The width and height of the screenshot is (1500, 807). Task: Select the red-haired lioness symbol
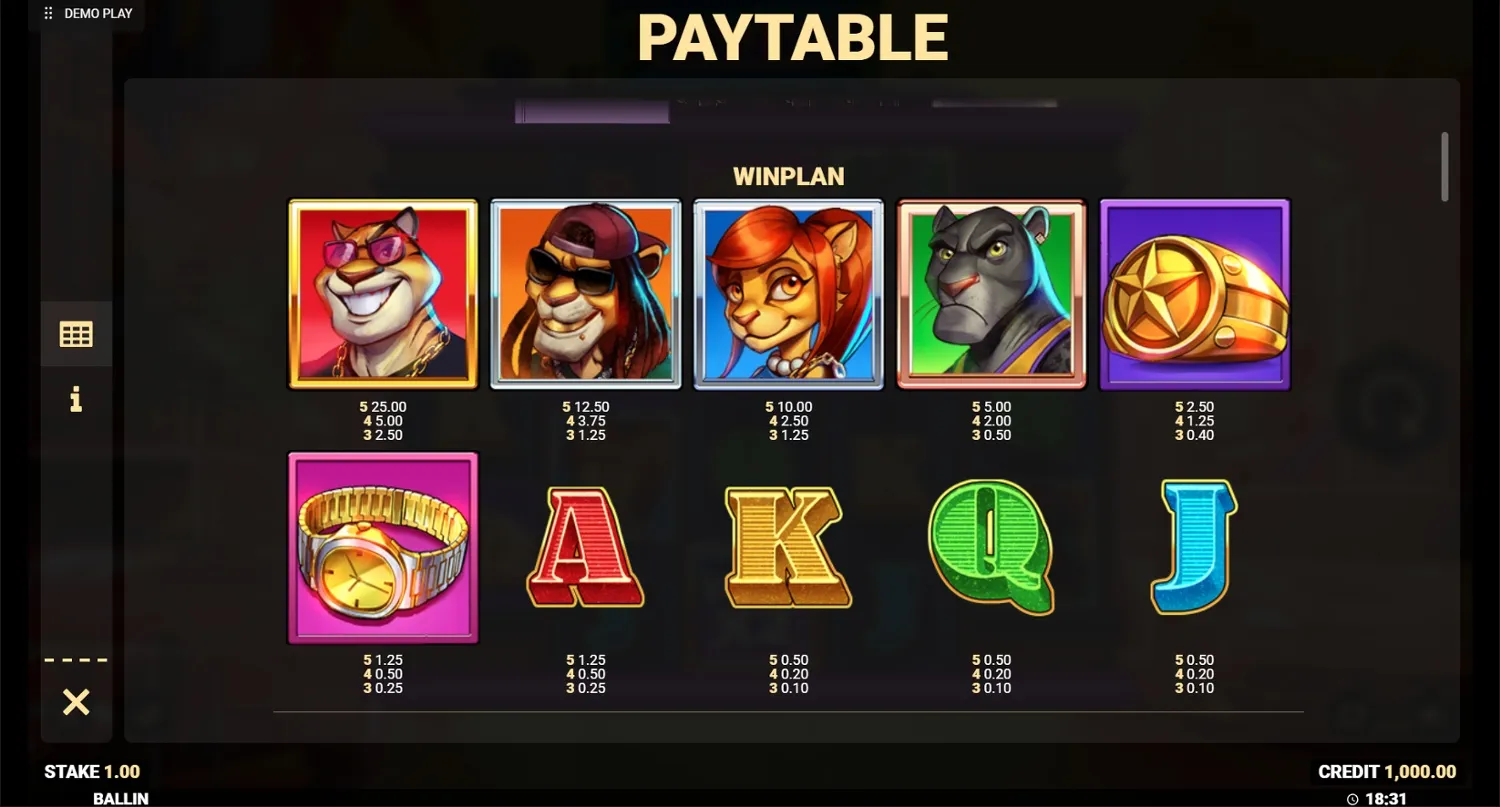click(x=788, y=294)
